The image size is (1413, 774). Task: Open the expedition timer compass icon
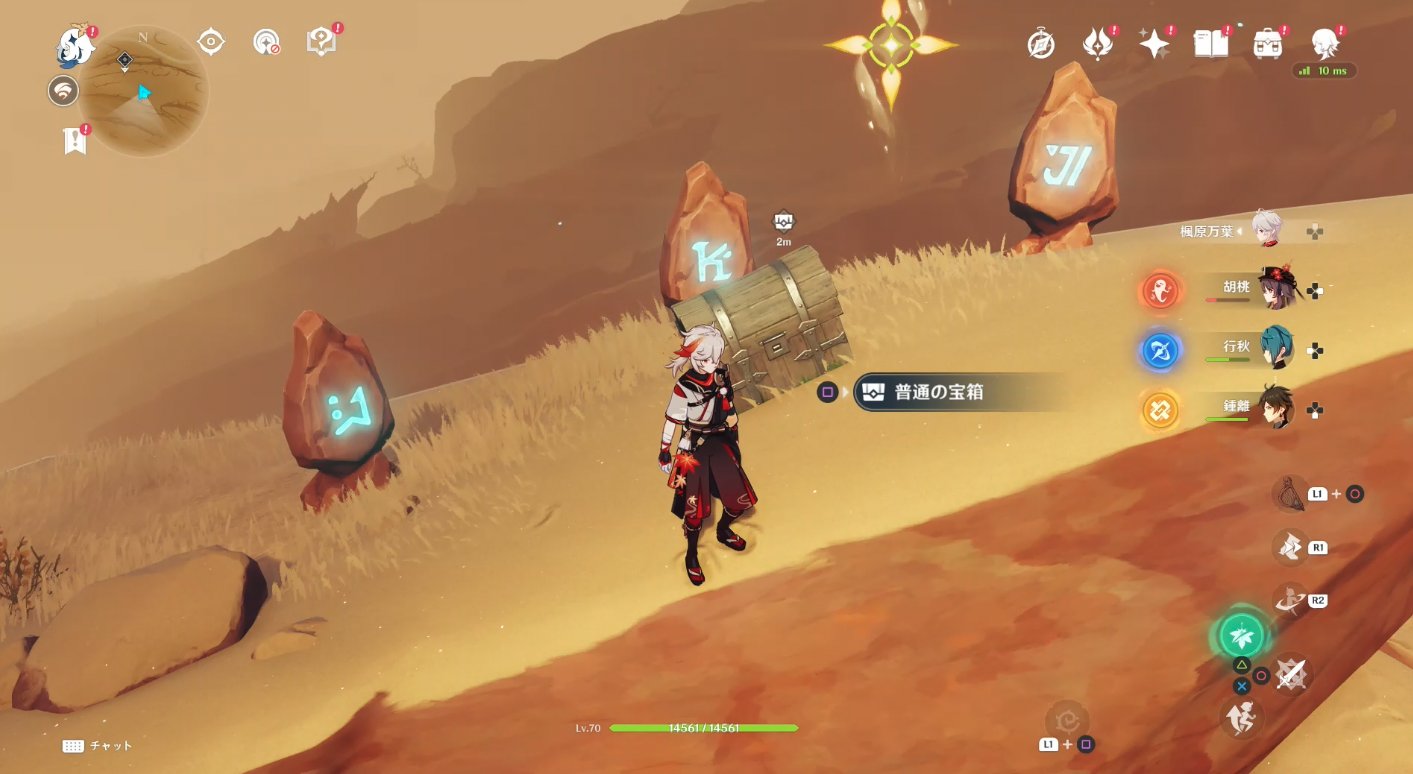tap(1040, 44)
